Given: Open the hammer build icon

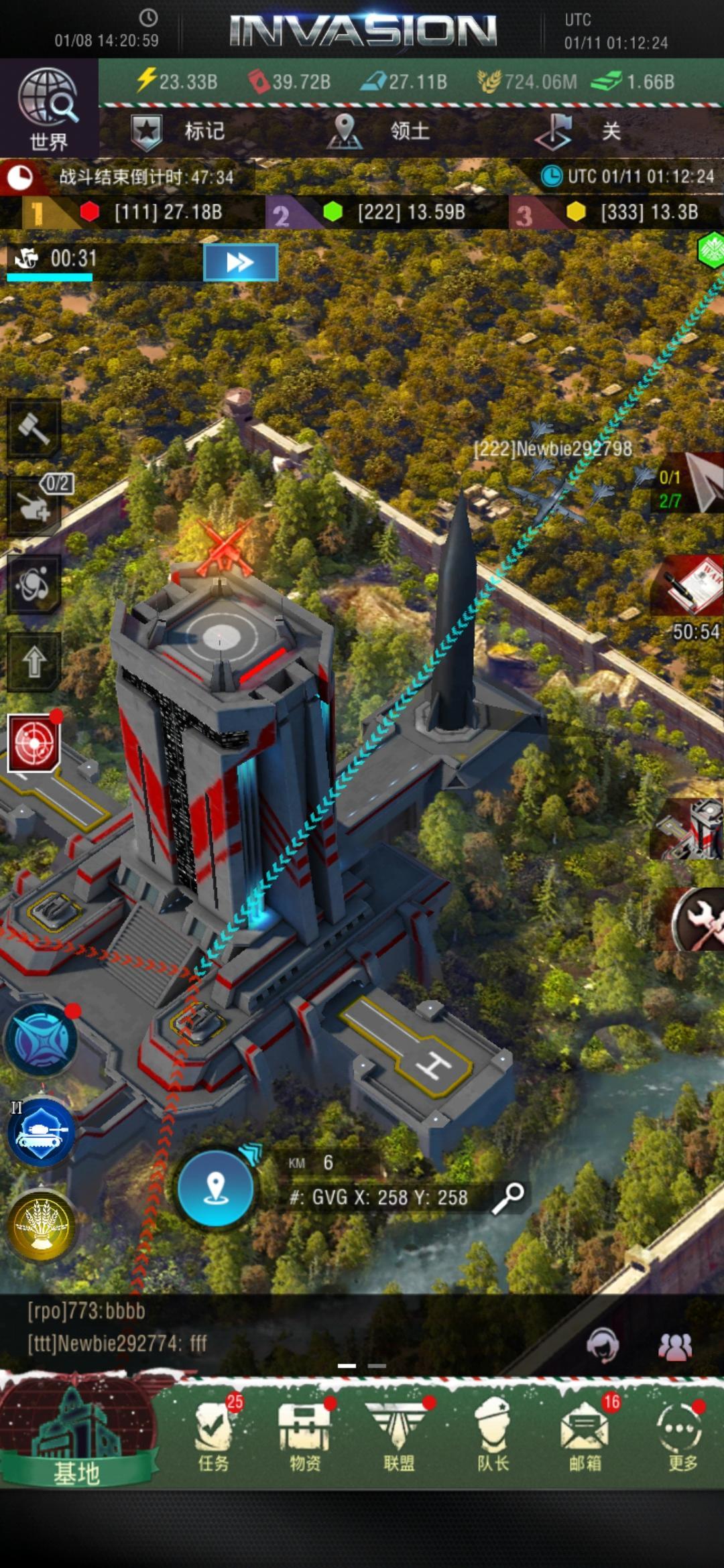Looking at the screenshot, I should 34,428.
